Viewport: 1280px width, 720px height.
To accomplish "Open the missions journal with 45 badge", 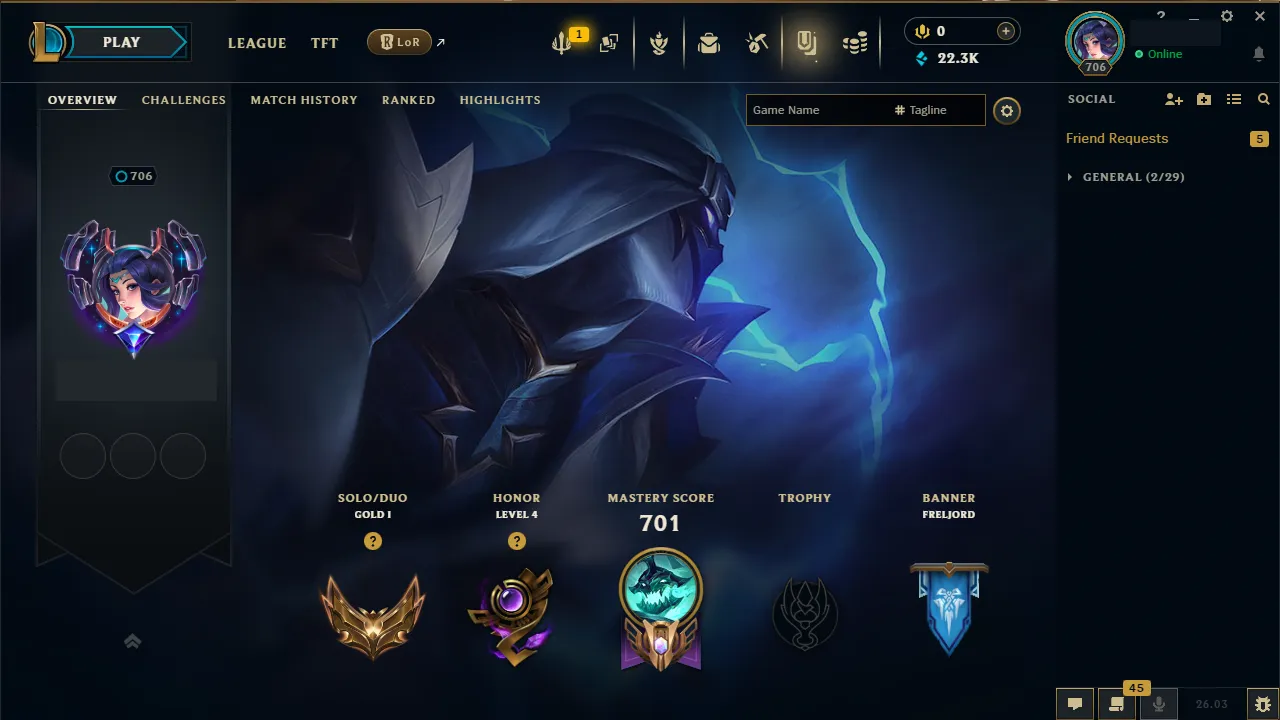I will click(x=1117, y=703).
